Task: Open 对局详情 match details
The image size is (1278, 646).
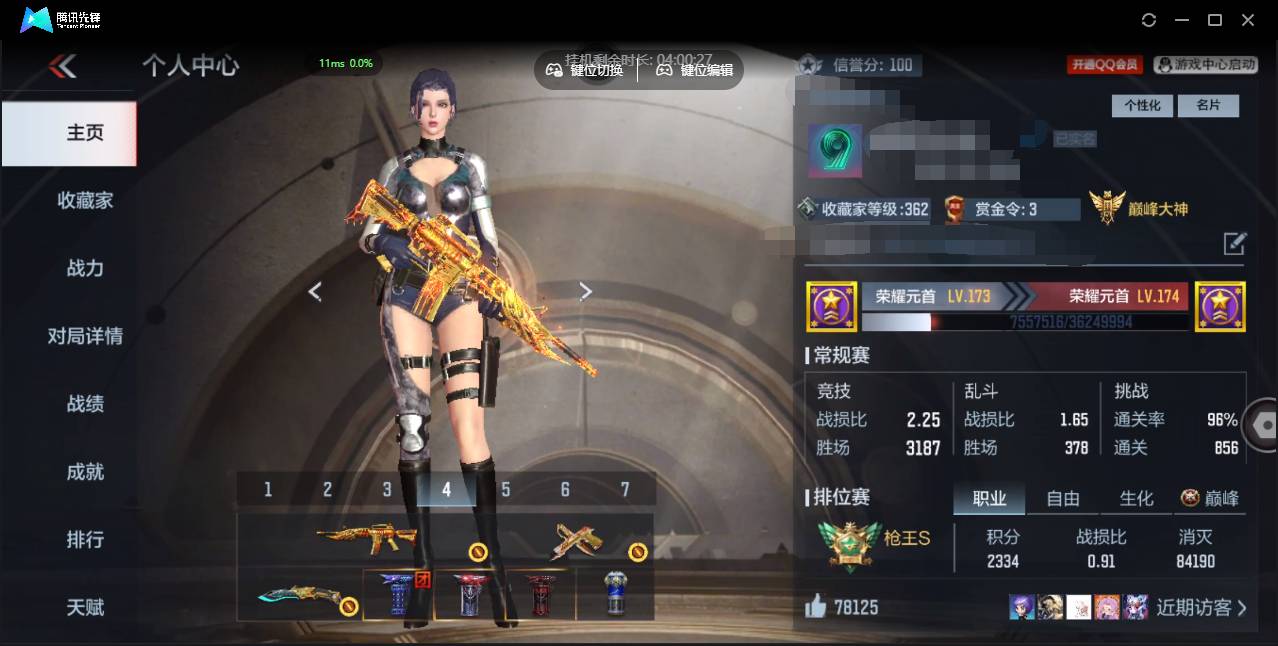Action: 85,336
